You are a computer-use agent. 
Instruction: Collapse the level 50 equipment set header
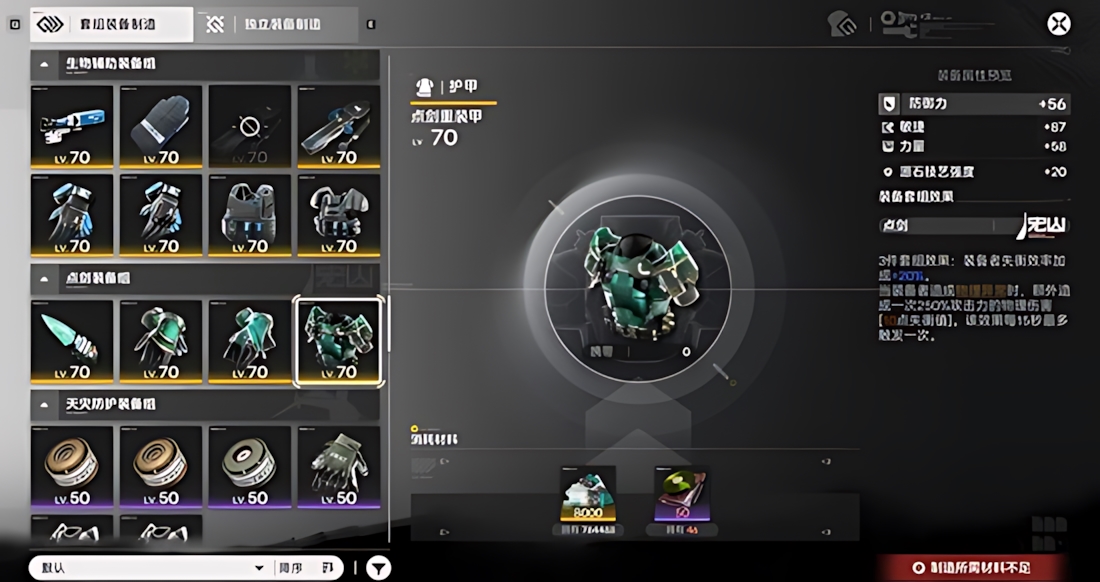click(44, 404)
